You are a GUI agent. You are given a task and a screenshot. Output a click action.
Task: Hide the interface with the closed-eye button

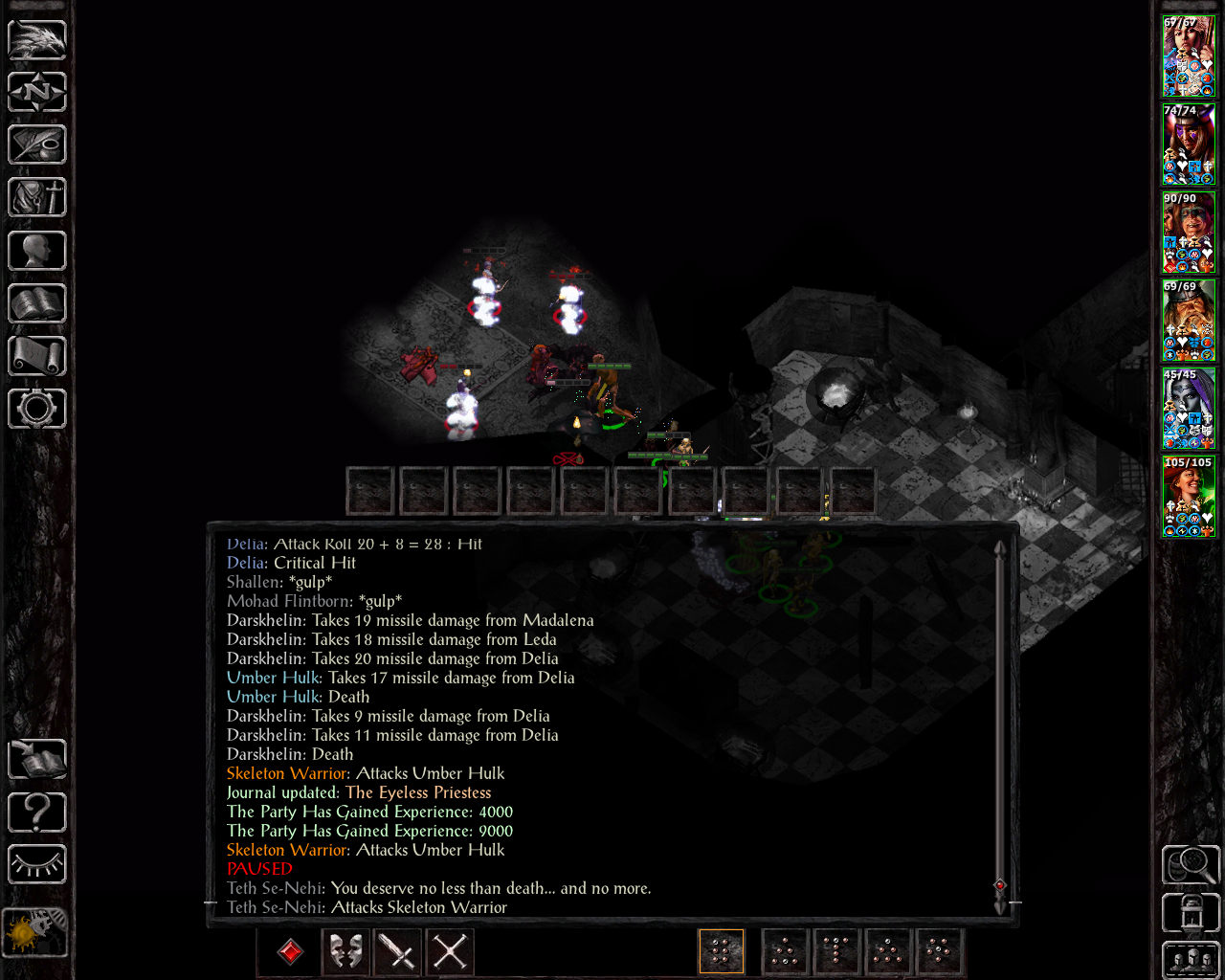37,865
